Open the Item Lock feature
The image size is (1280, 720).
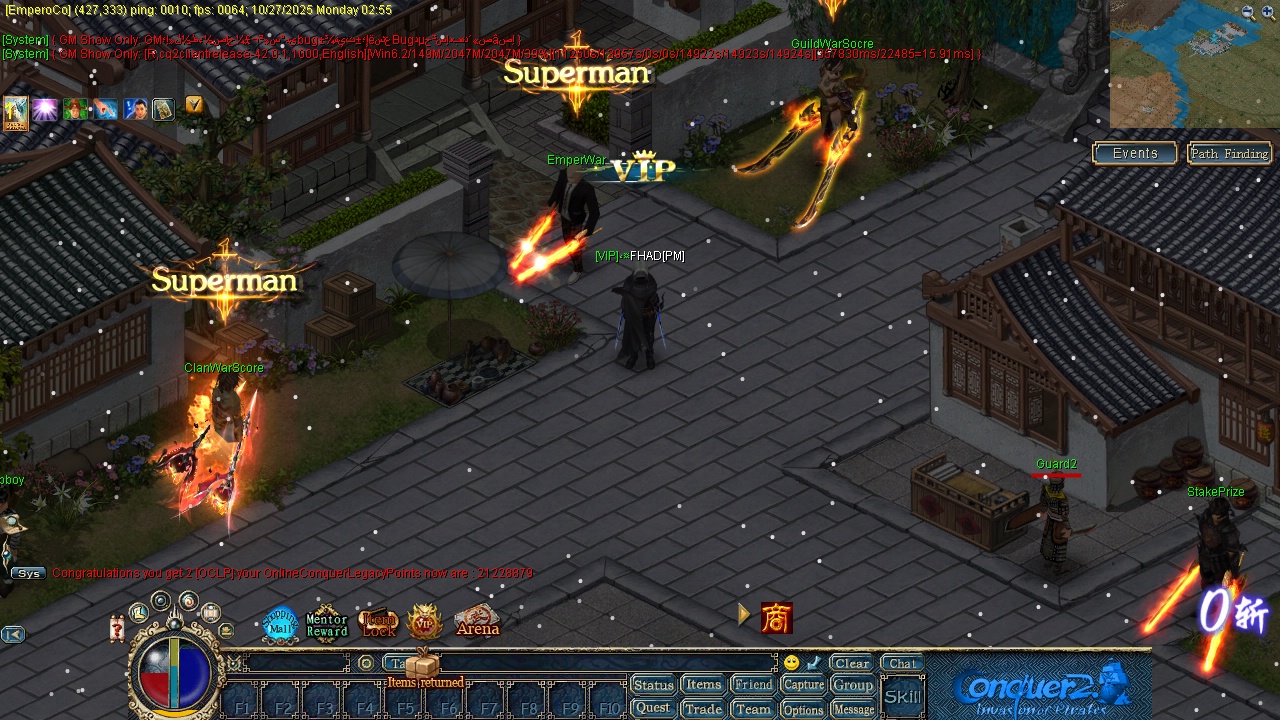[x=375, y=621]
